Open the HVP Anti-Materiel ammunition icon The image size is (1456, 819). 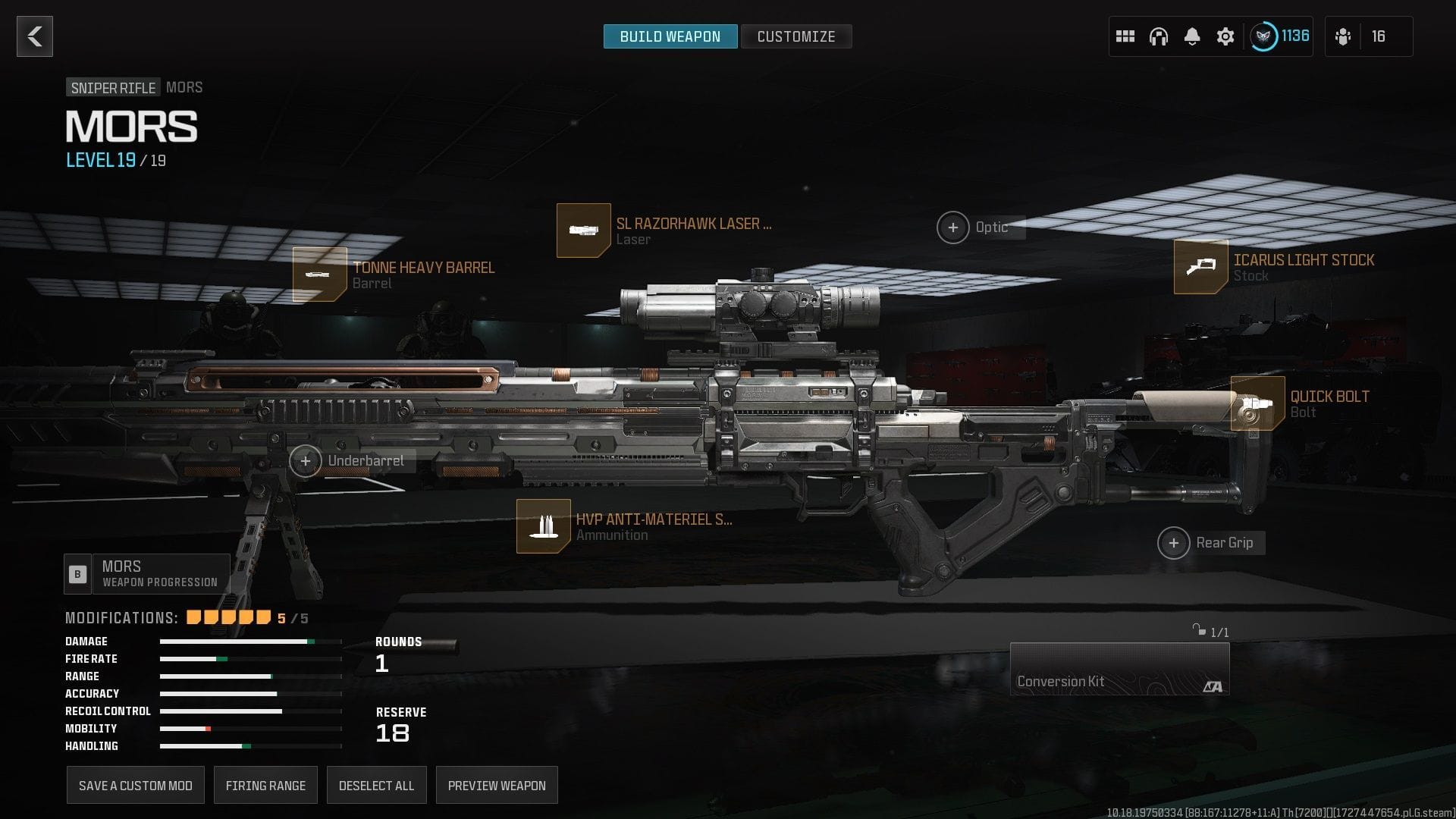click(x=543, y=526)
